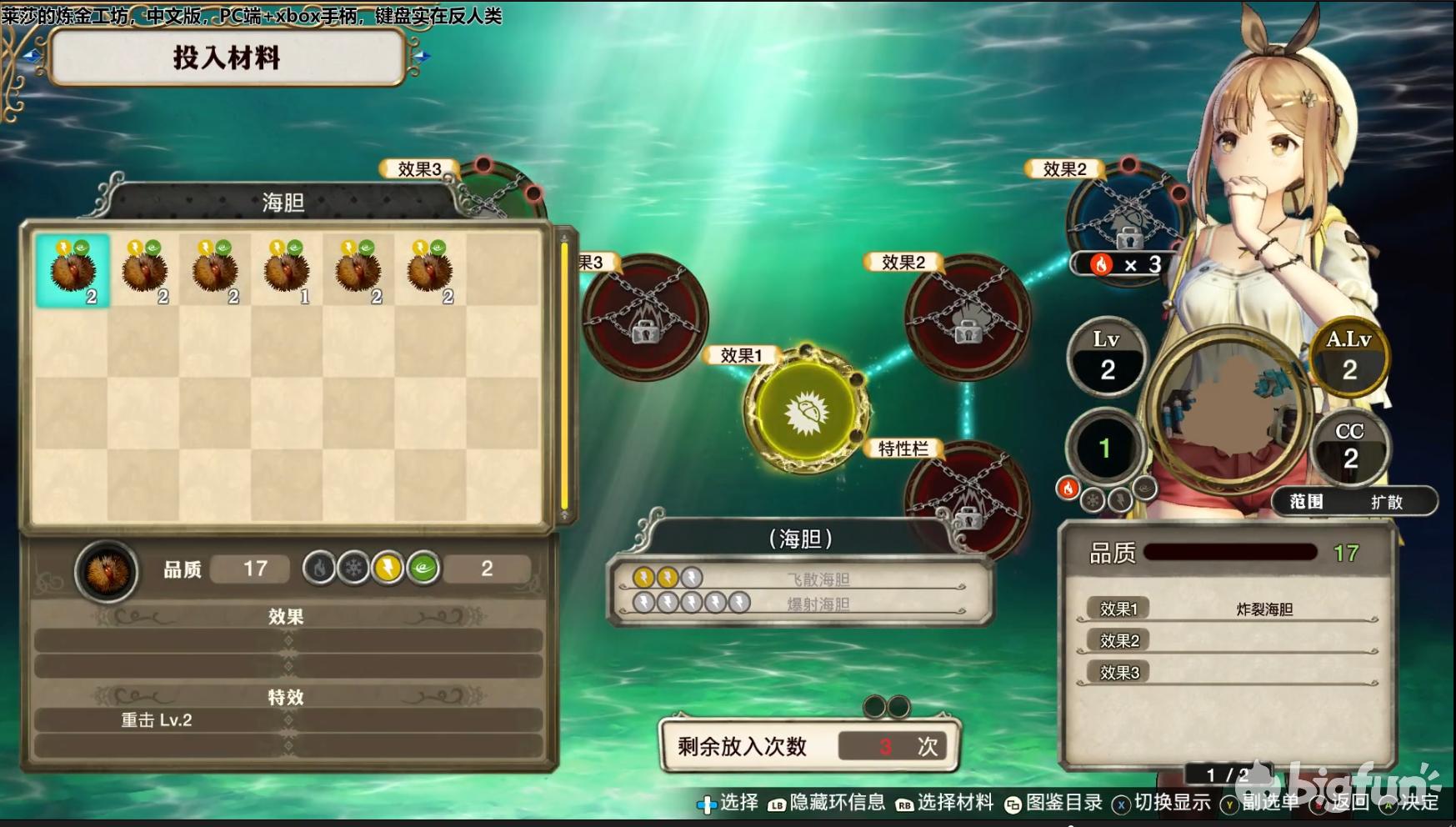Select the glowing yellow 效果1 loop node

(805, 411)
